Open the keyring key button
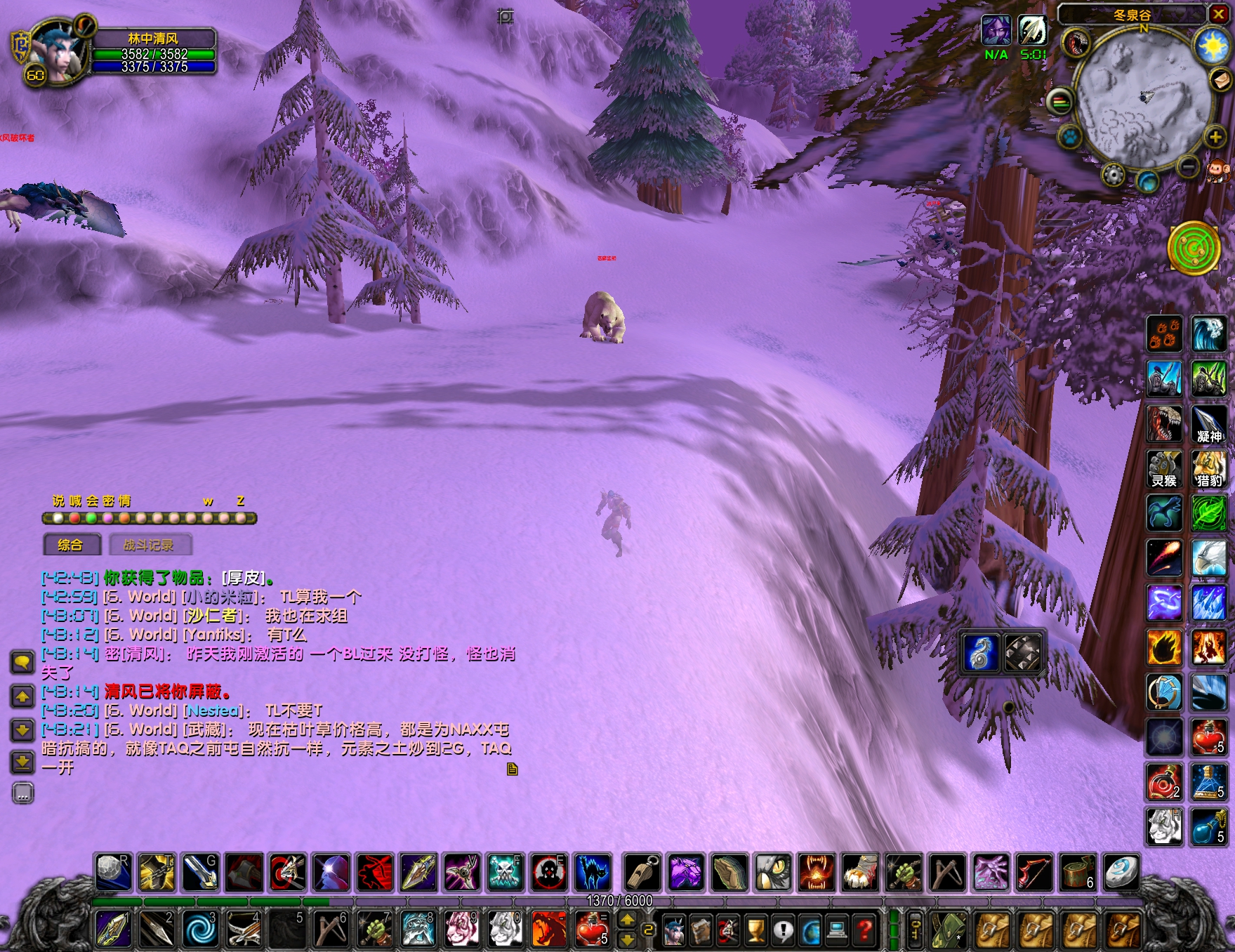Screen dimensions: 1235x952 coord(916,931)
